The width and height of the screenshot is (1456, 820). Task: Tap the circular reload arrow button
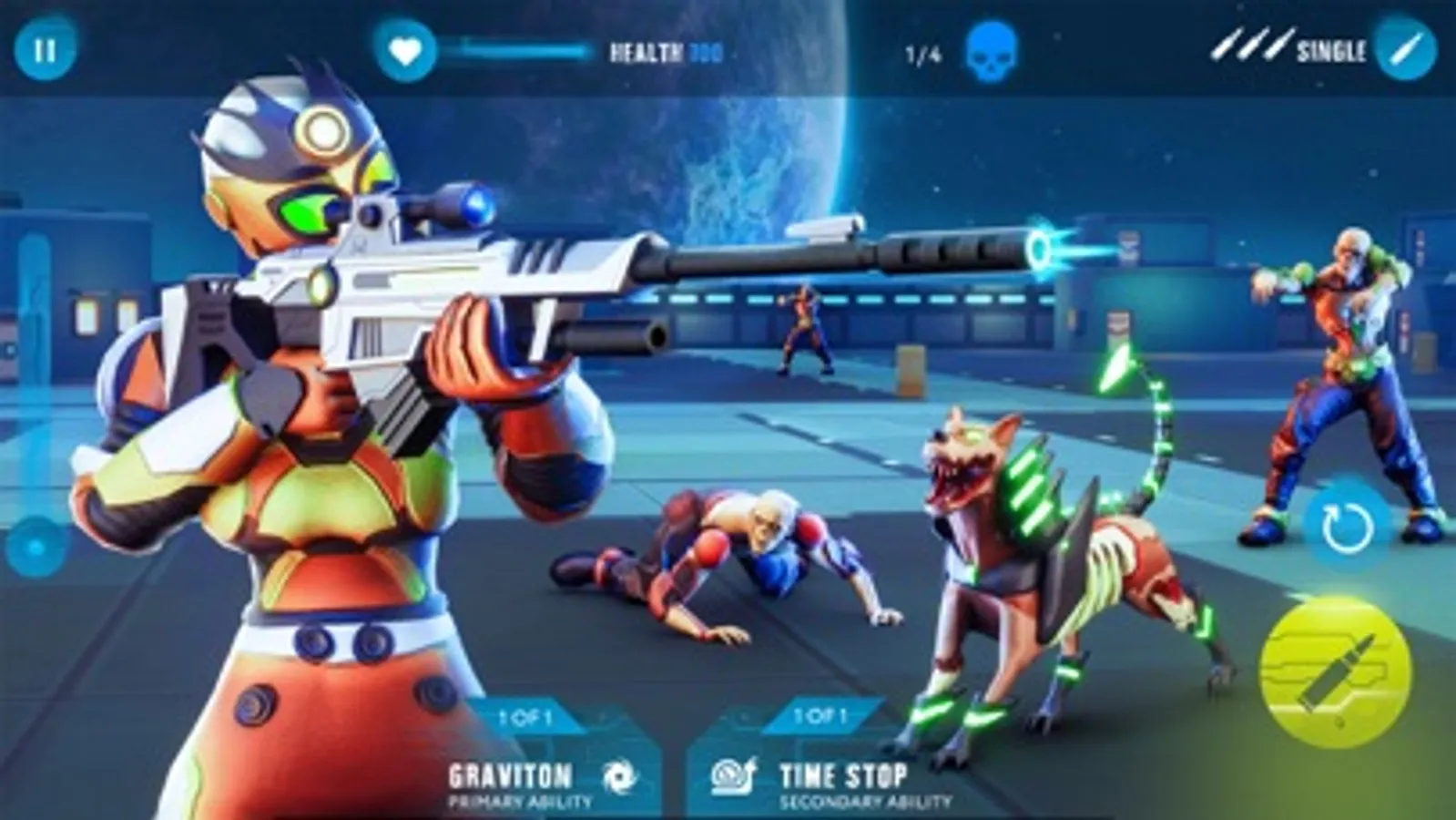pyautogui.click(x=1347, y=526)
